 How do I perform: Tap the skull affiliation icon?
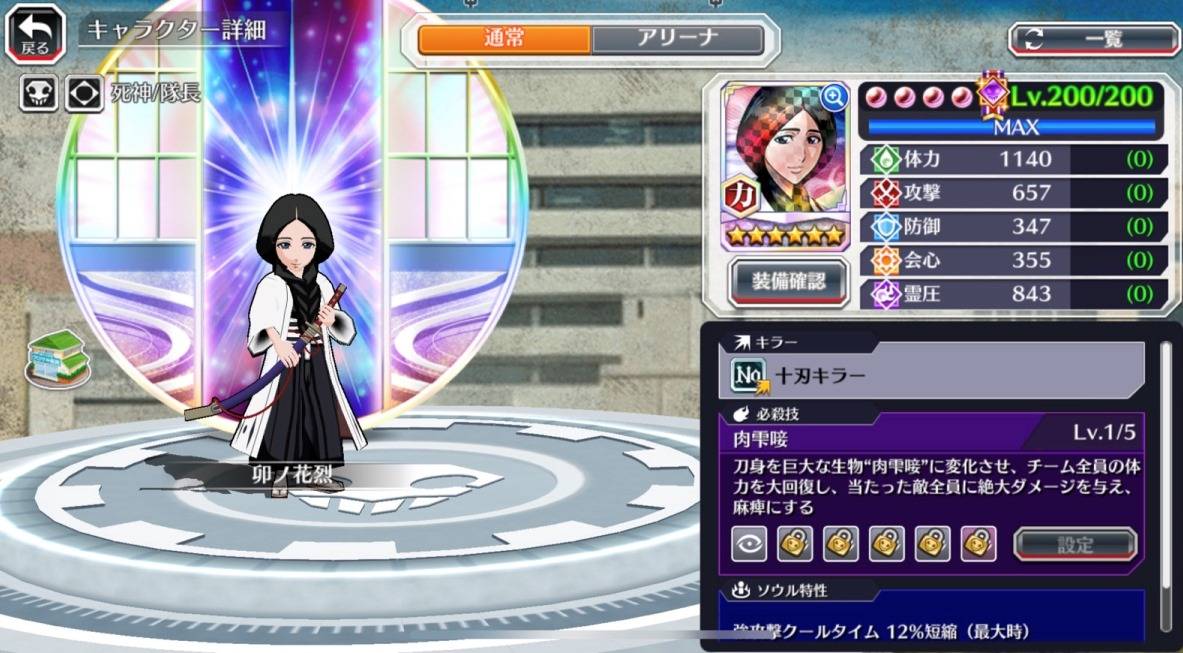pyautogui.click(x=38, y=94)
